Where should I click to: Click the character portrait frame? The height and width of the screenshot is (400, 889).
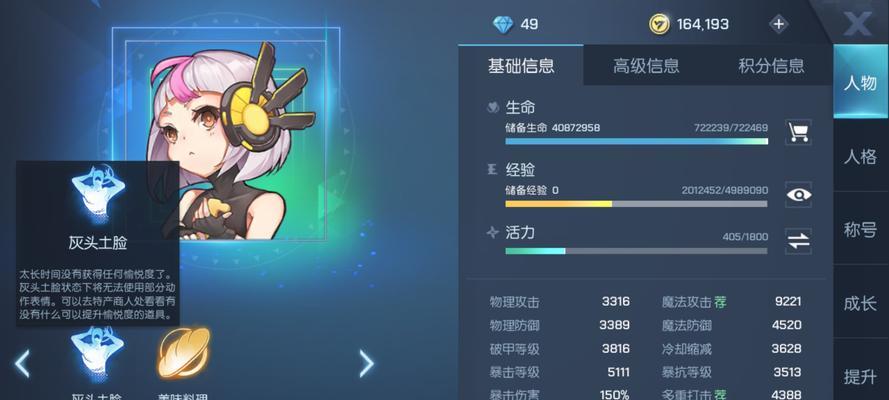(x=220, y=140)
